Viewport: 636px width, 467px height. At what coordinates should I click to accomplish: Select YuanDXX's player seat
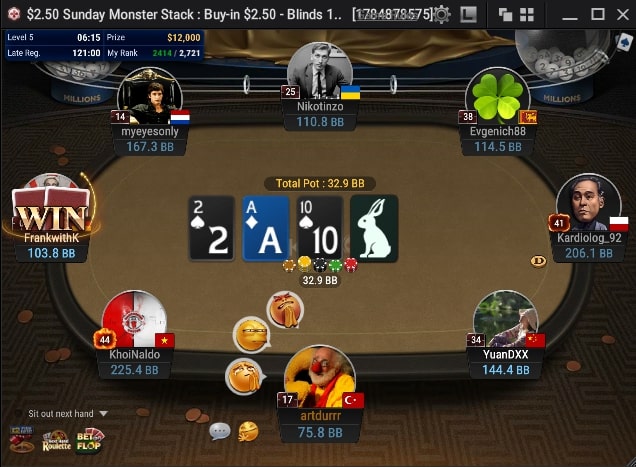(x=506, y=322)
